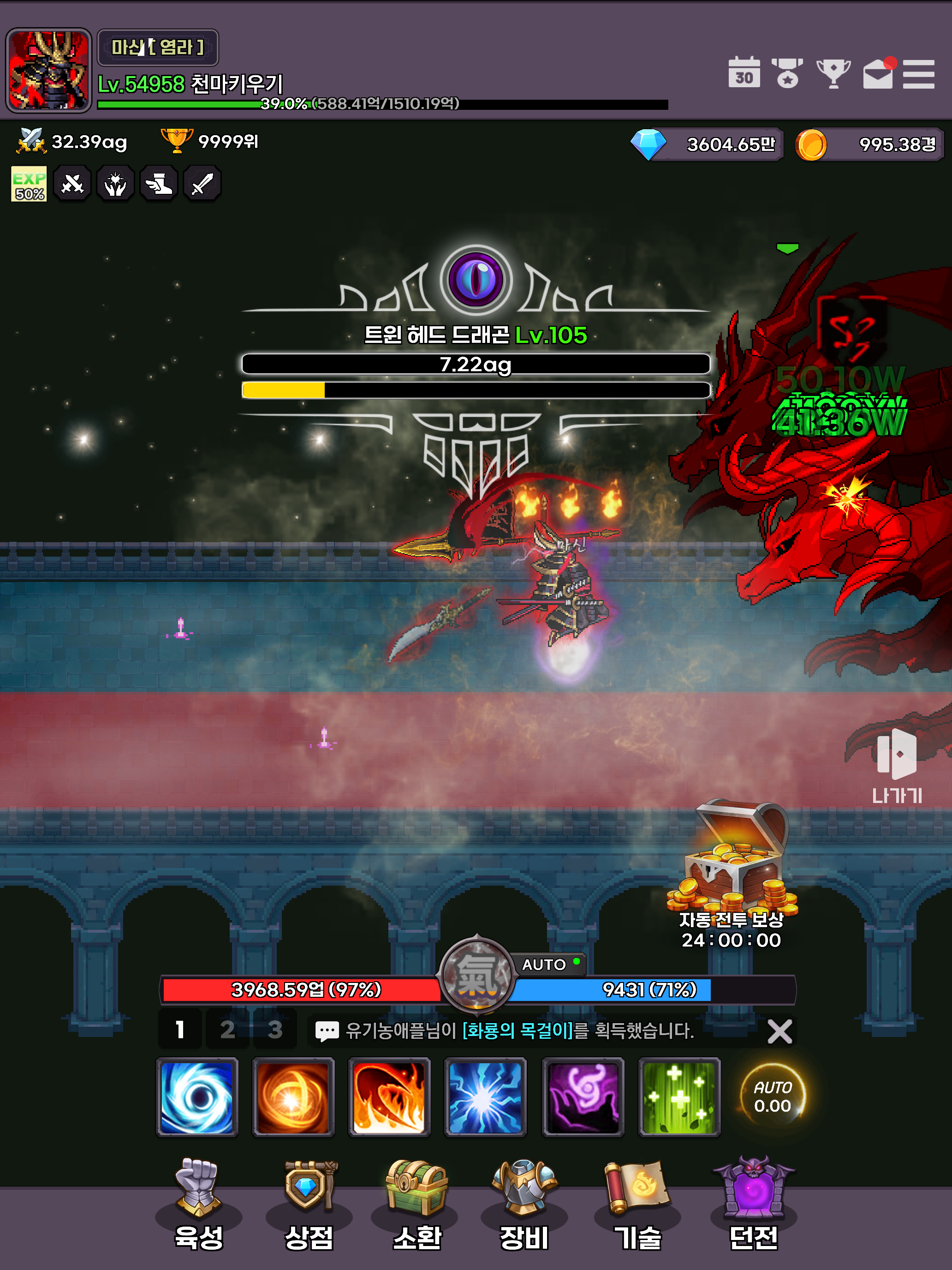Toggle the EXP 50% boost buff
The width and height of the screenshot is (952, 1270).
tap(29, 183)
